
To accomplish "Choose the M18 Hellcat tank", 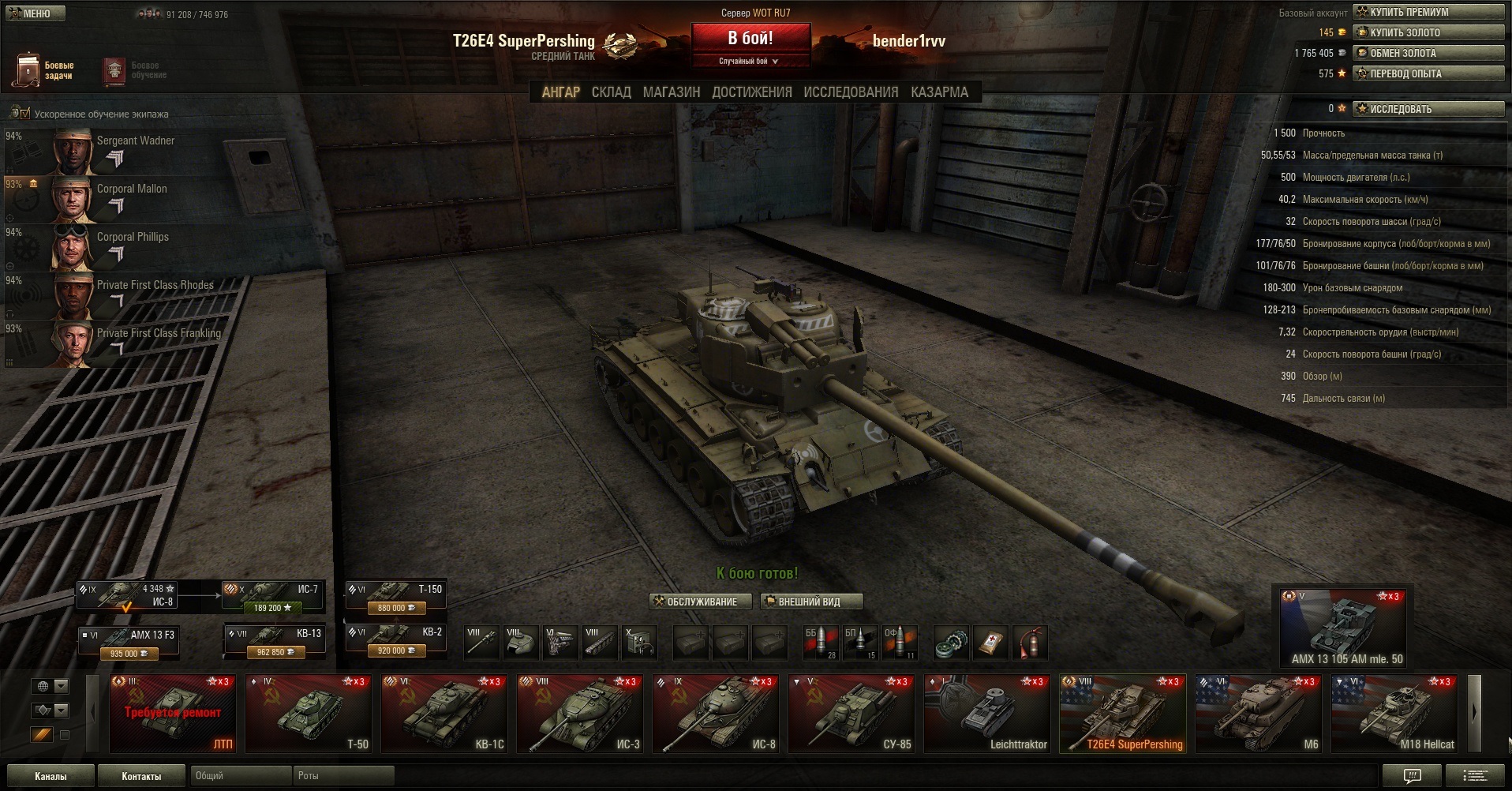I will tap(1394, 713).
